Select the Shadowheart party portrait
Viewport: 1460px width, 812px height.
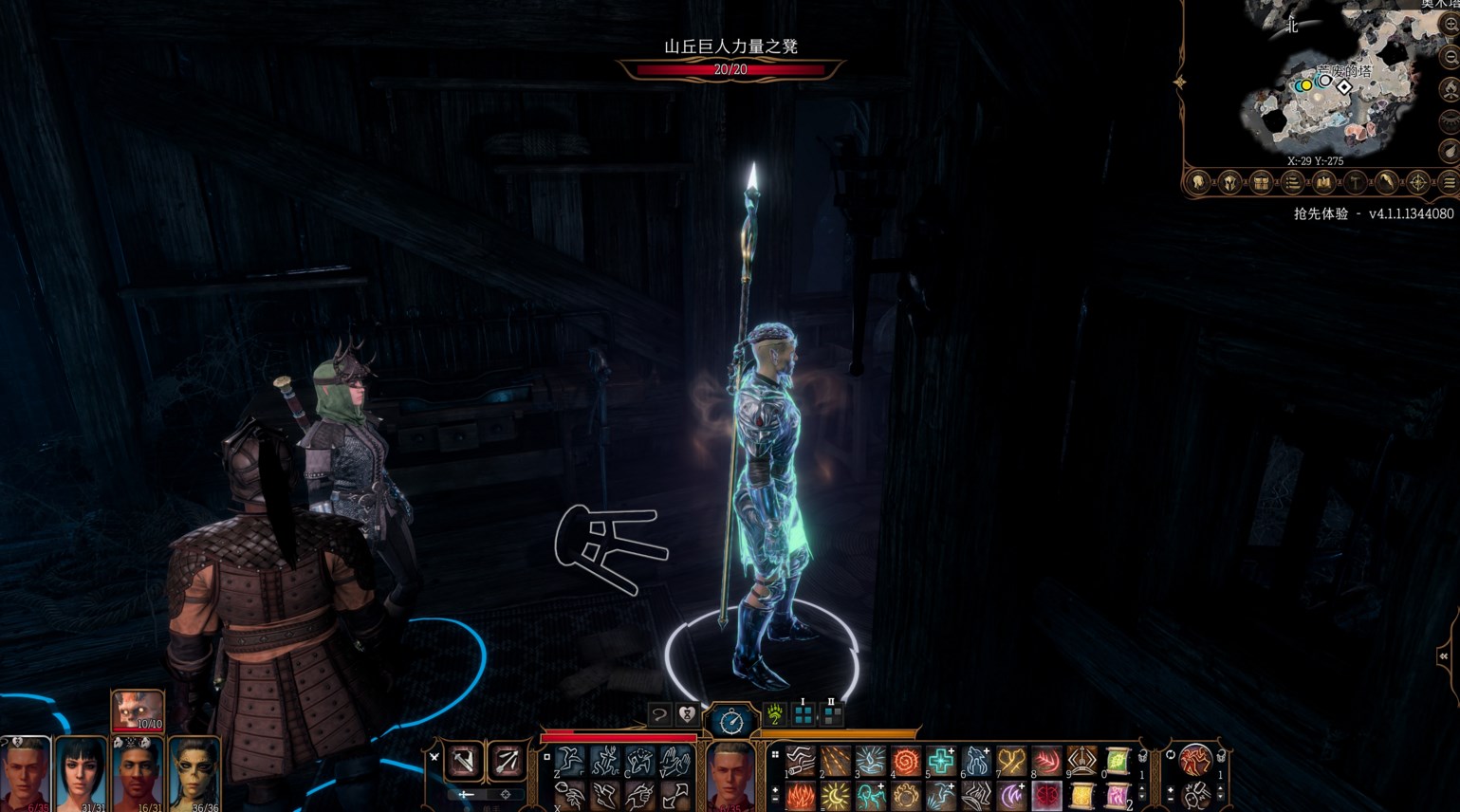coord(82,775)
